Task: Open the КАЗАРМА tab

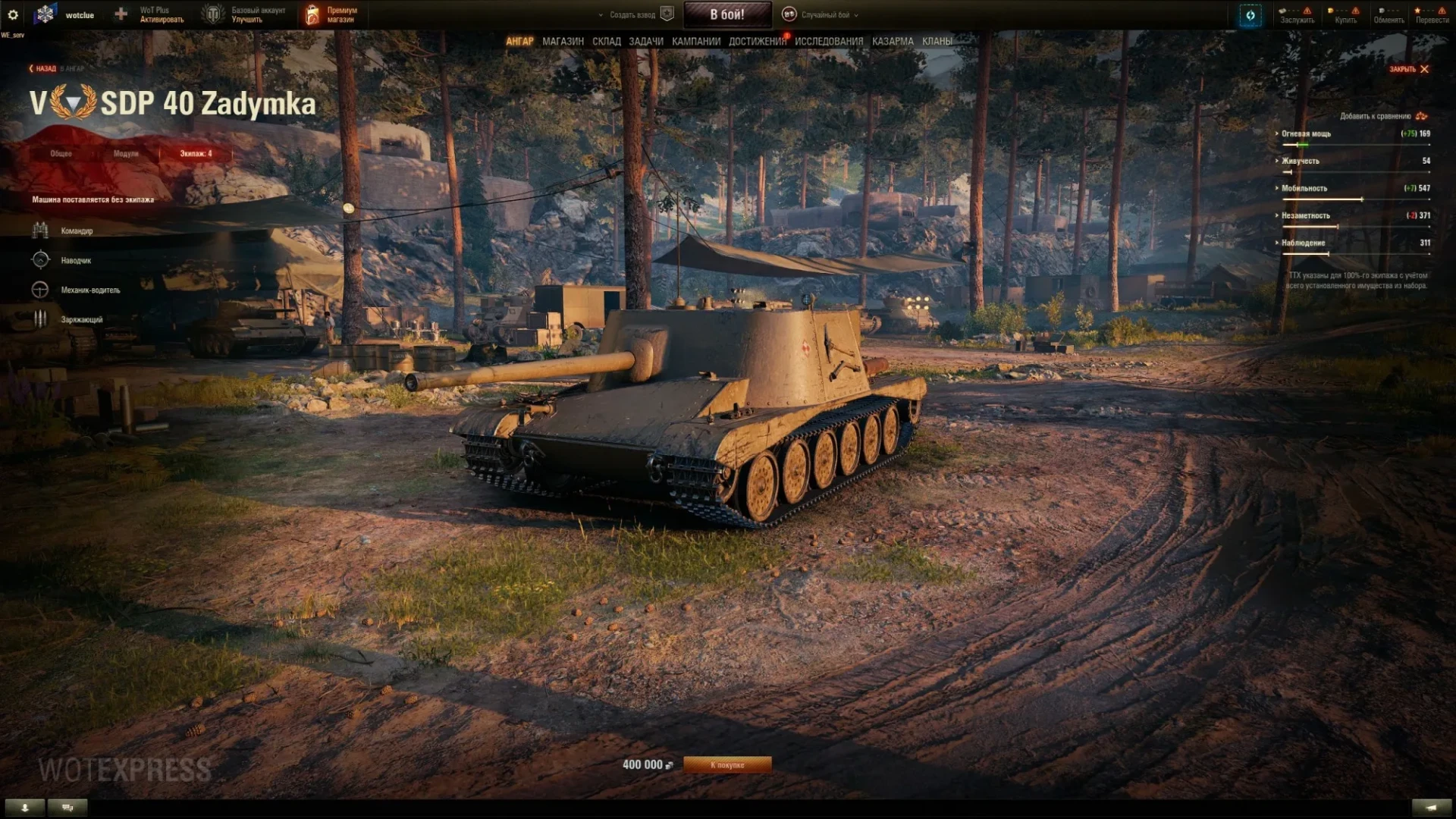Action: point(893,41)
